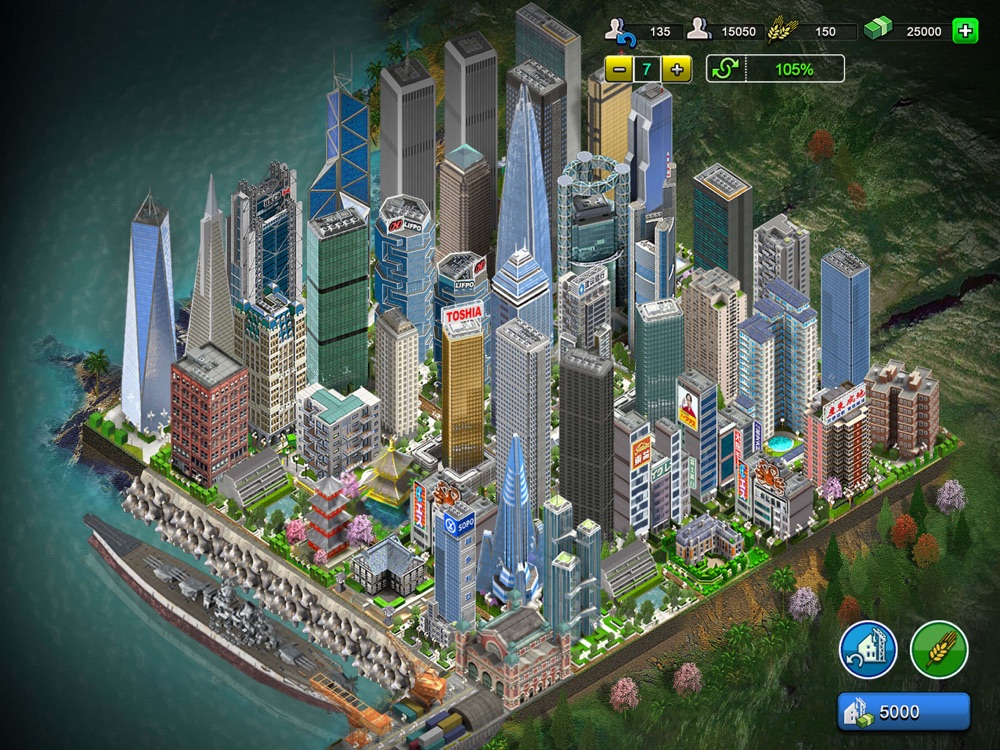This screenshot has height=750, width=1000.
Task: Buy a building with the 5000 button
Action: click(903, 712)
